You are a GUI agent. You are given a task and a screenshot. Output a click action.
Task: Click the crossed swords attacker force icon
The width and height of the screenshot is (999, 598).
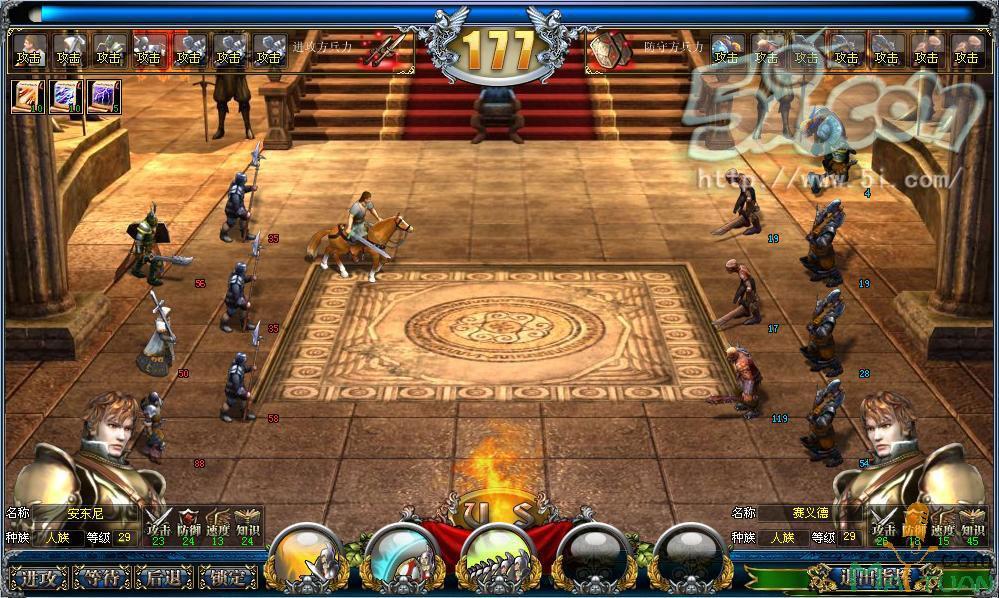tap(385, 49)
